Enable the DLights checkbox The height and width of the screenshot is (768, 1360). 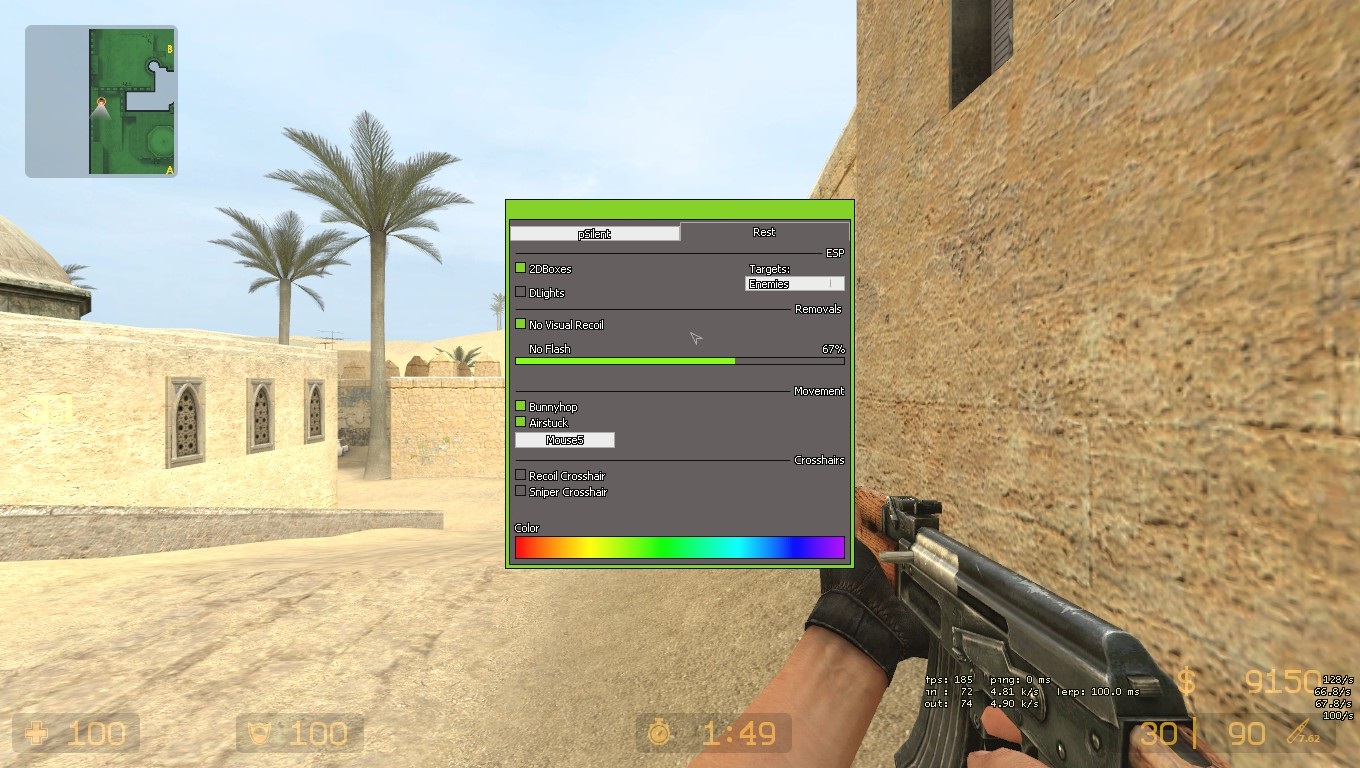[x=520, y=292]
